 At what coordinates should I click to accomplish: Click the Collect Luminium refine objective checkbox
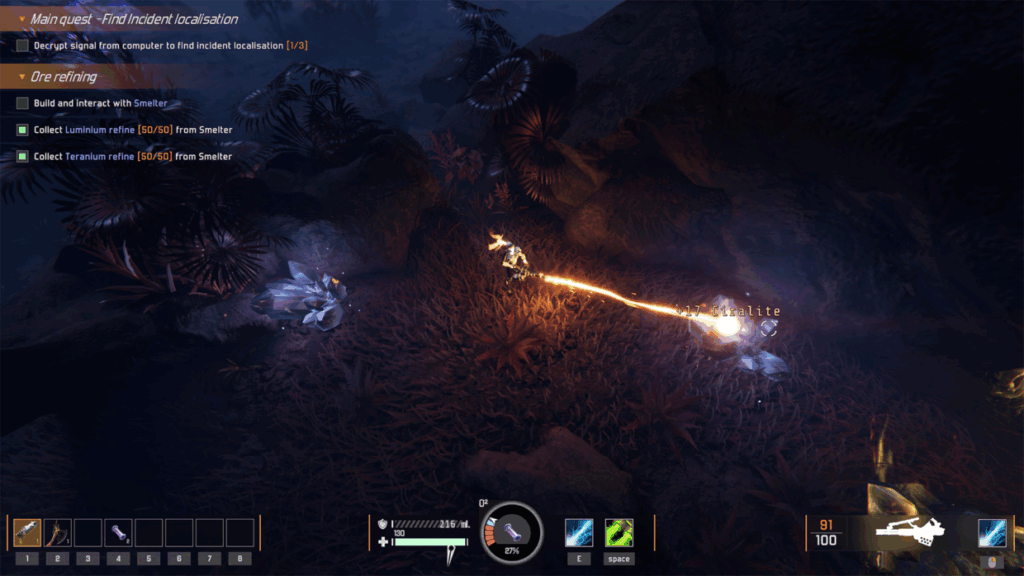click(22, 130)
